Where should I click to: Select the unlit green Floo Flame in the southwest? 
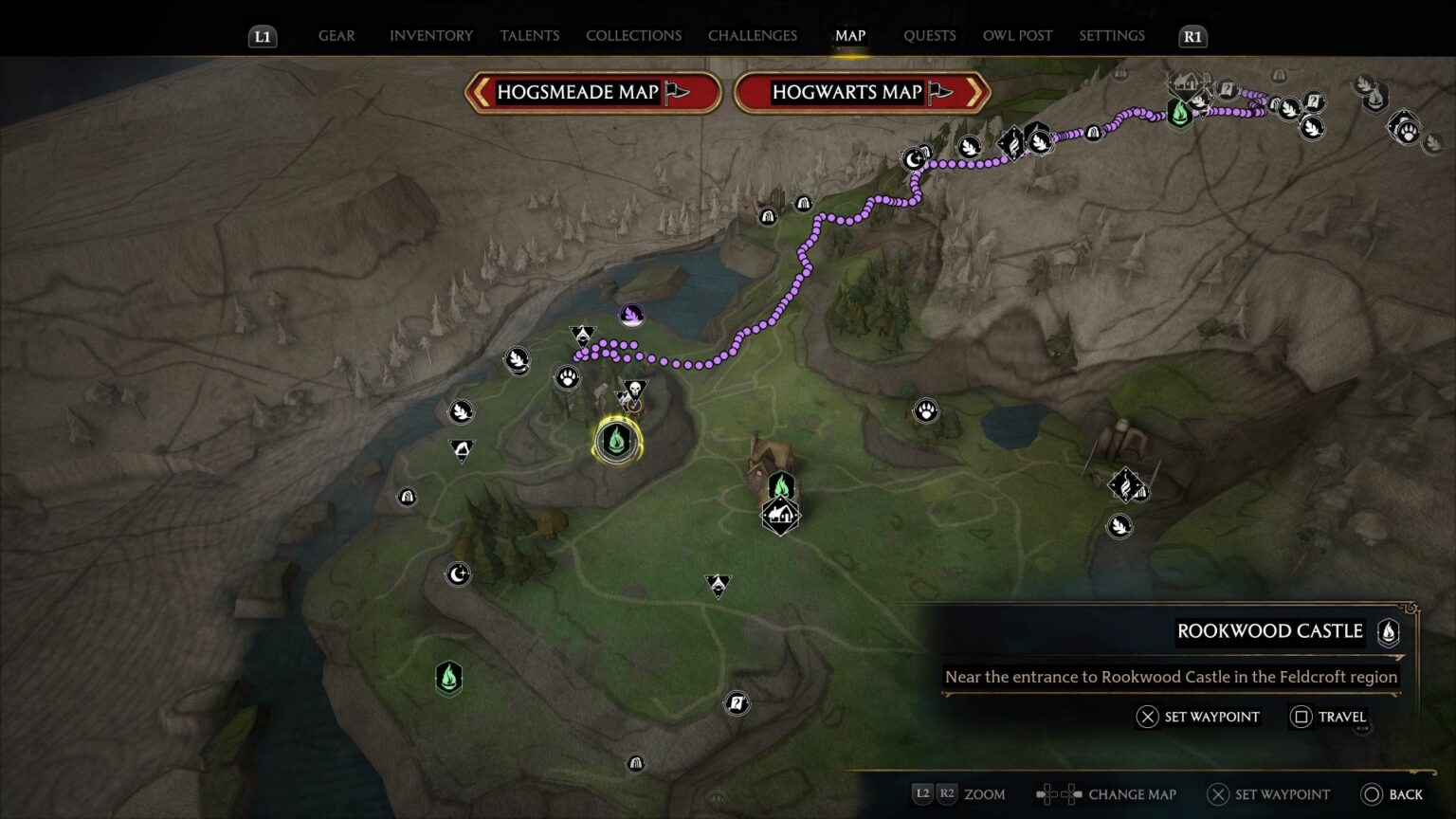tap(447, 679)
